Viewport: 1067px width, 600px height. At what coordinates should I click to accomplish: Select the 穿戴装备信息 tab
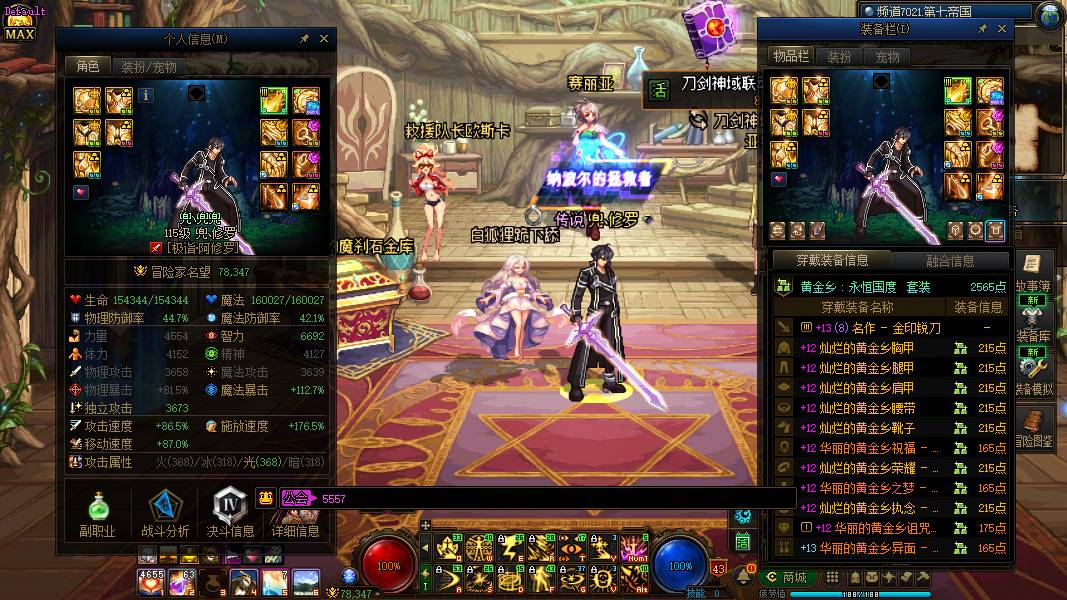pos(832,261)
